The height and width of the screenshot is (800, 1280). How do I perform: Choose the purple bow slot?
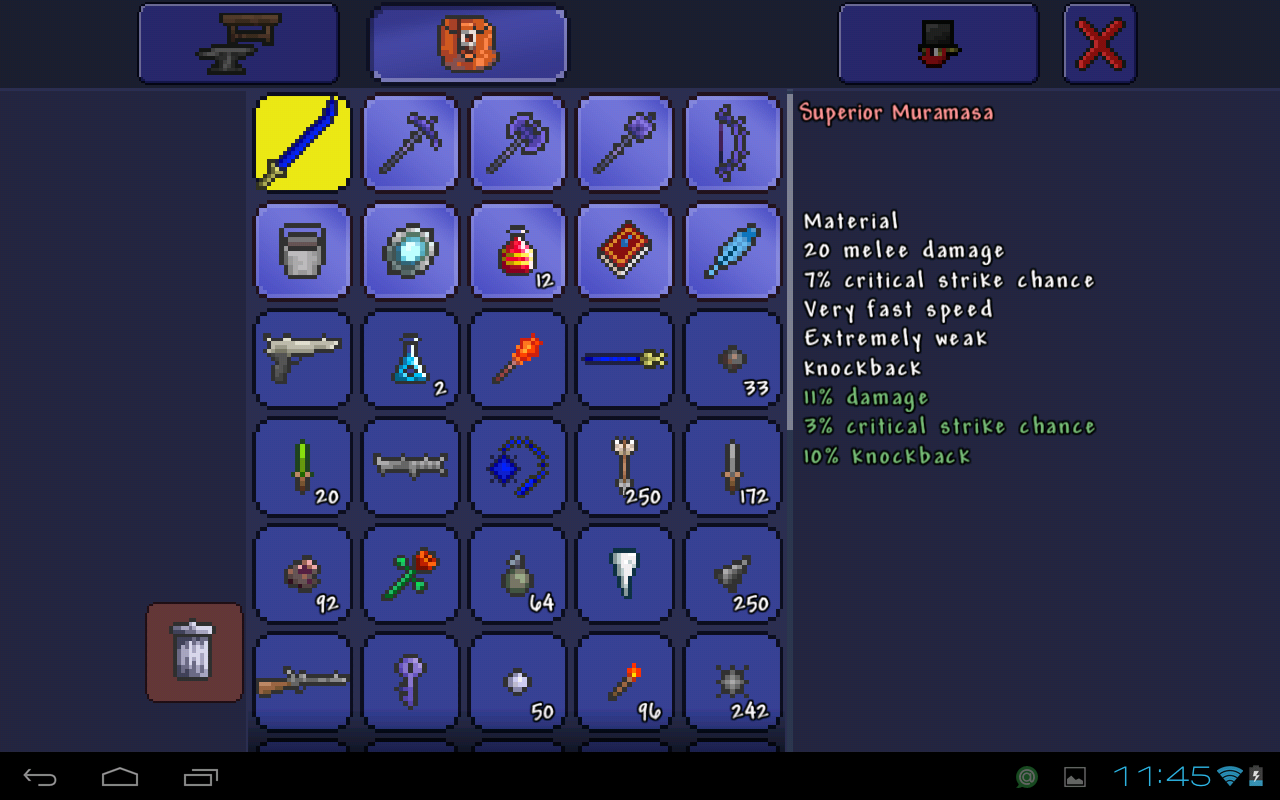pyautogui.click(x=732, y=143)
